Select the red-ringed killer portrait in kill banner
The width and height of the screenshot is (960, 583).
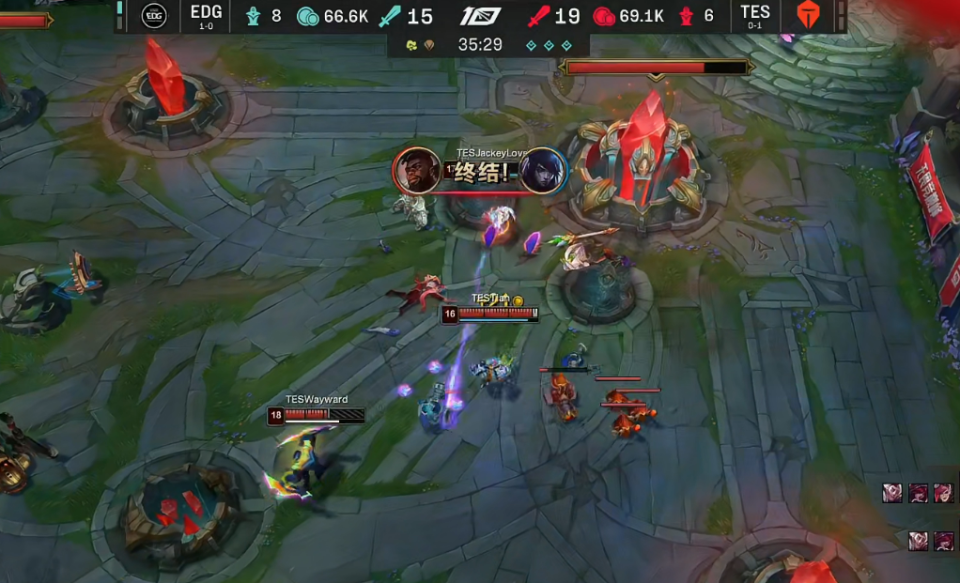point(417,171)
